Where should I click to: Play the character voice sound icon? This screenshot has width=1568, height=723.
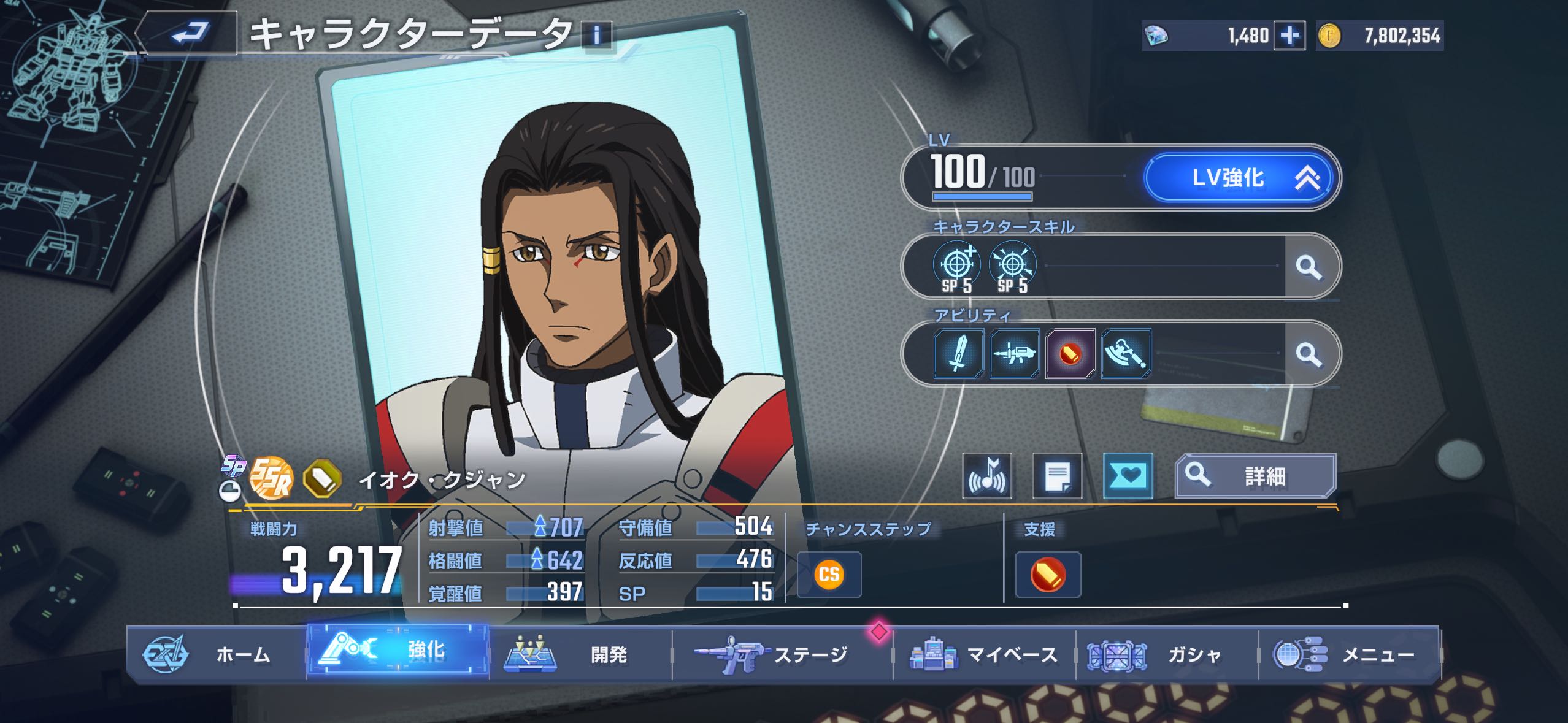[986, 476]
